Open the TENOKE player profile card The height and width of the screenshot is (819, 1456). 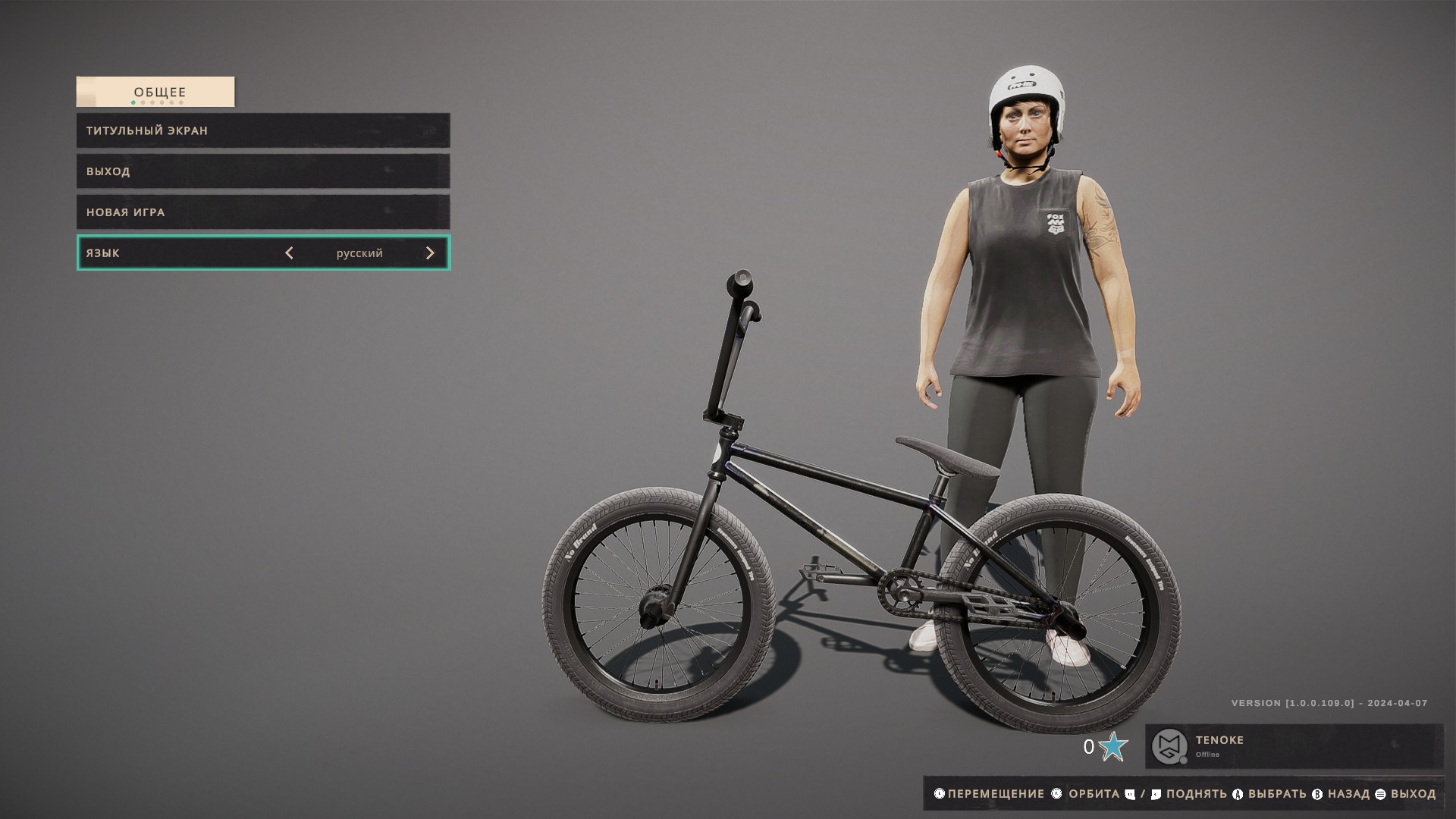1294,746
